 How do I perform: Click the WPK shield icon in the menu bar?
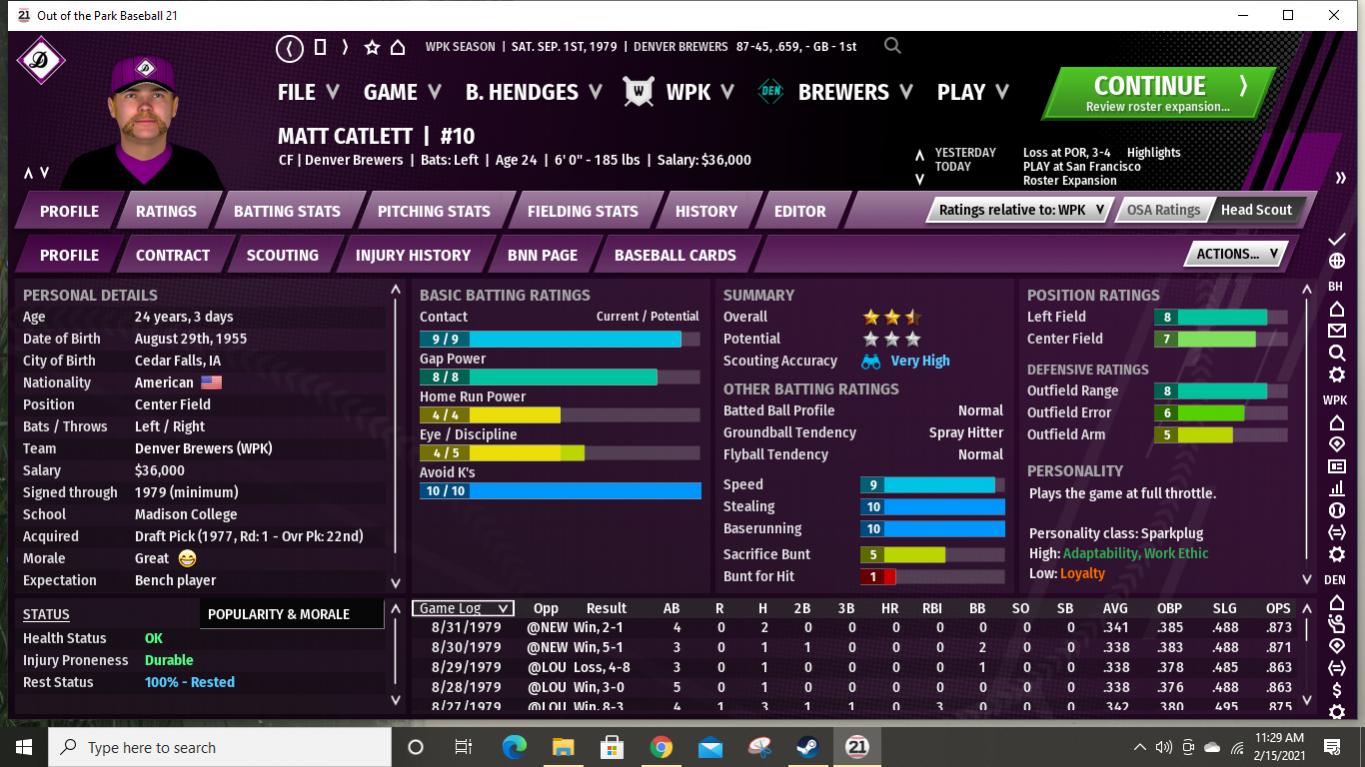pyautogui.click(x=637, y=91)
